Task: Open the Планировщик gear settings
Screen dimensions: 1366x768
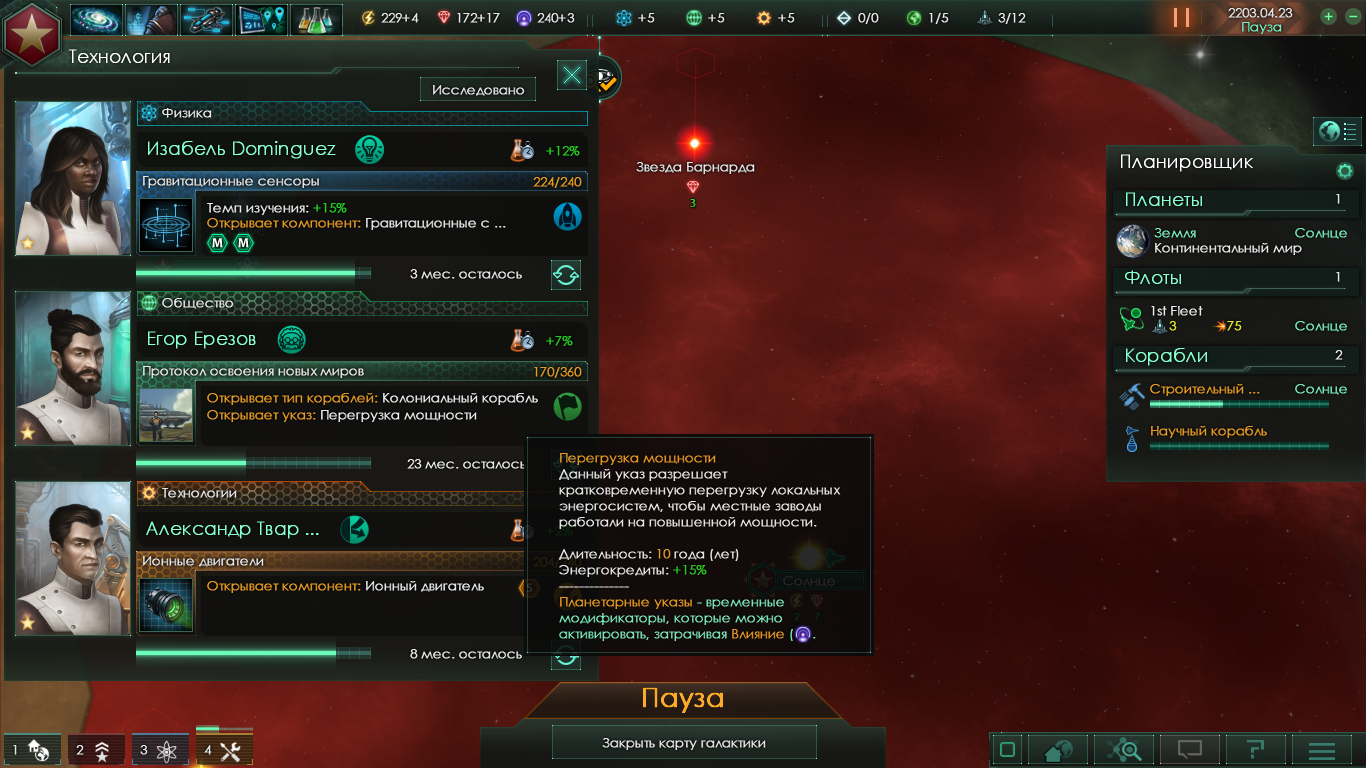Action: point(1345,171)
